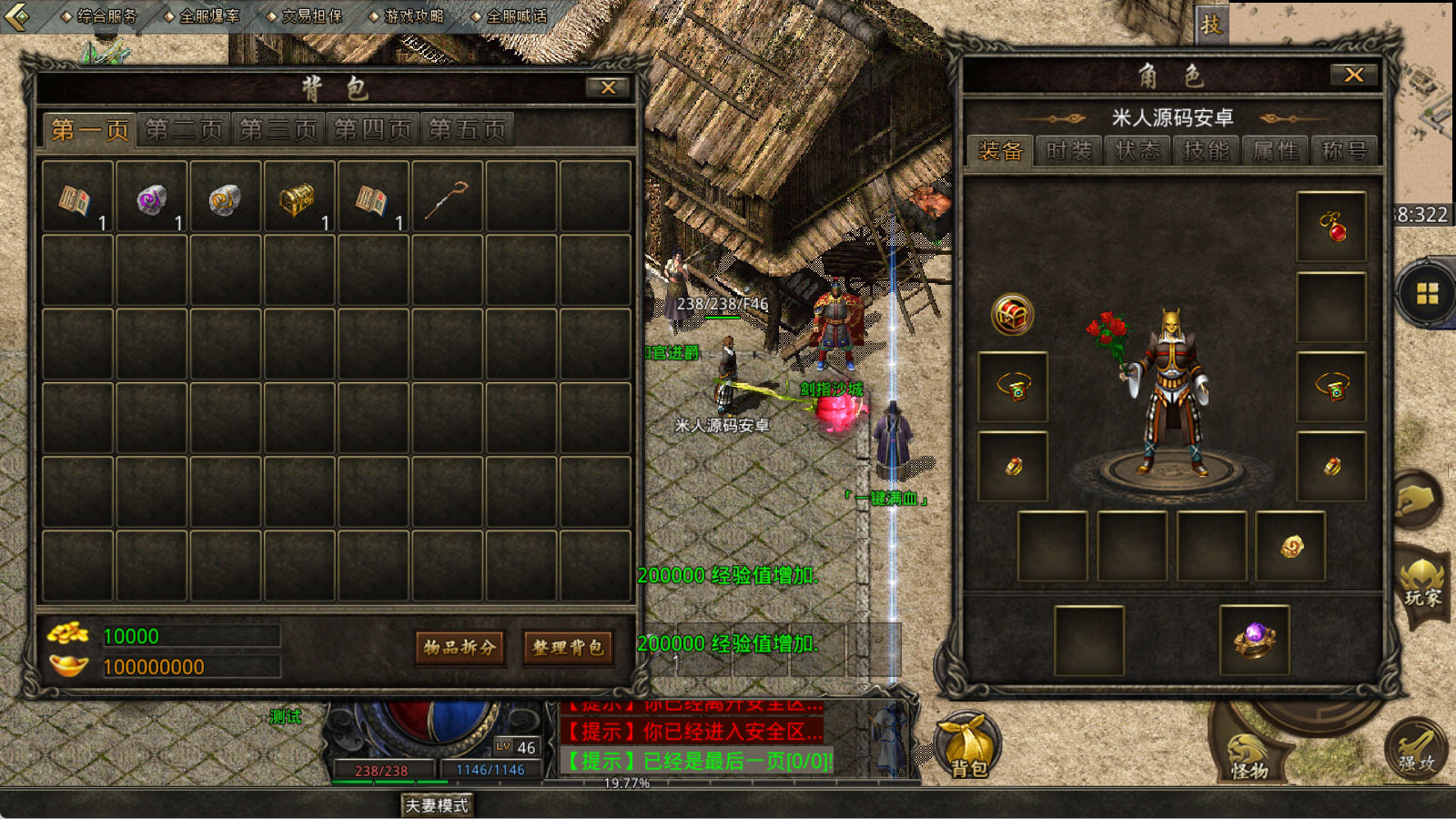1456x819 pixels.
Task: Close the 背包 inventory window
Action: (608, 87)
